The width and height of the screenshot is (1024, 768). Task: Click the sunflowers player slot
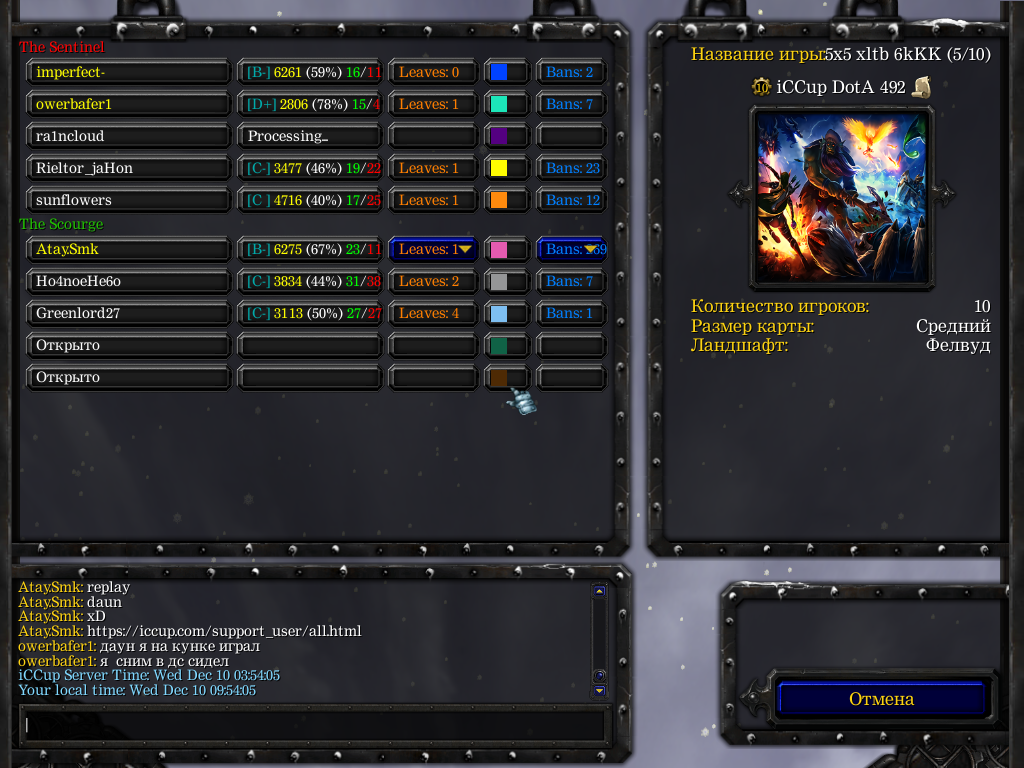coord(129,200)
